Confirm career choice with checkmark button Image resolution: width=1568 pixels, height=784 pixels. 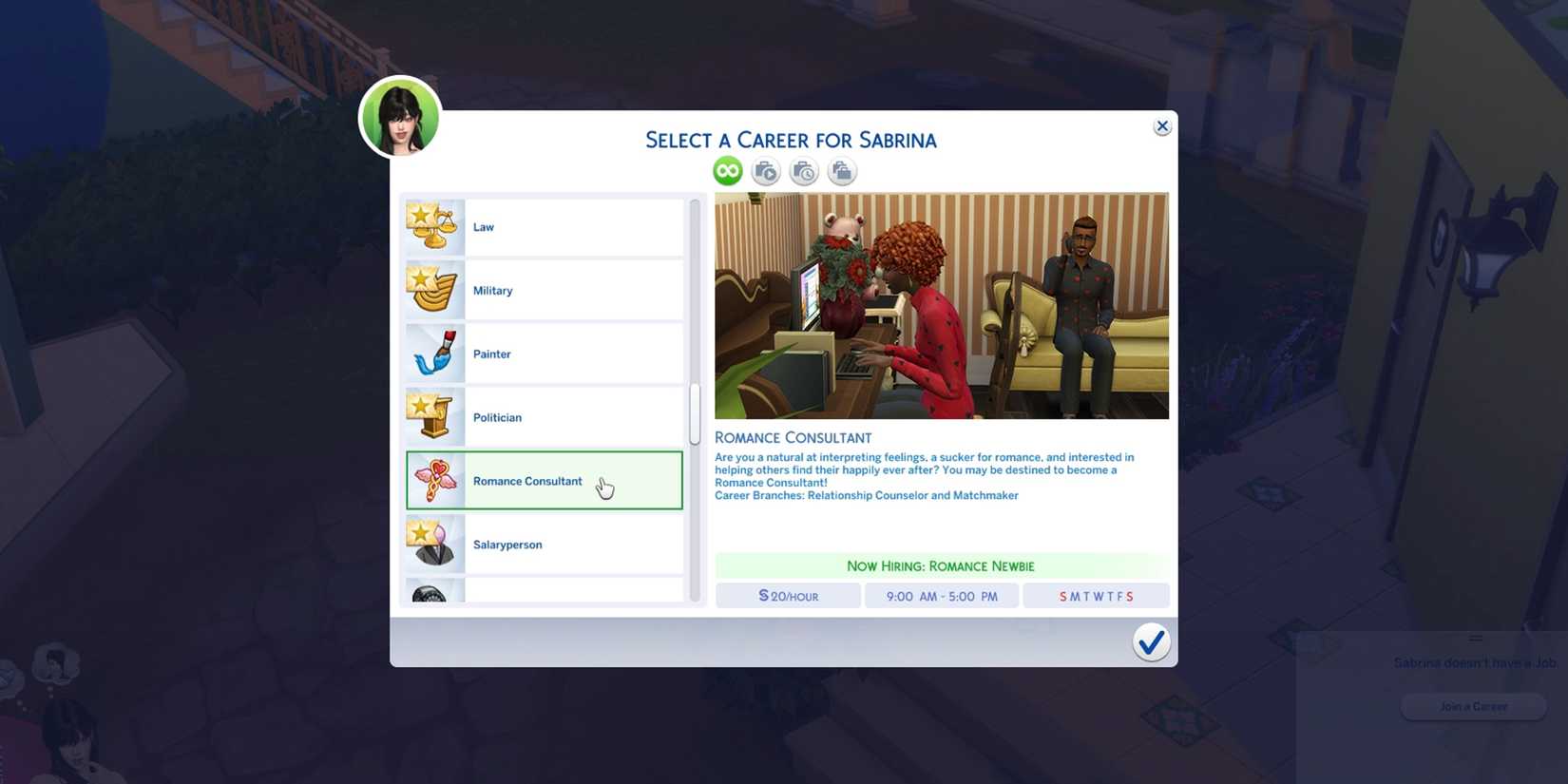point(1151,642)
